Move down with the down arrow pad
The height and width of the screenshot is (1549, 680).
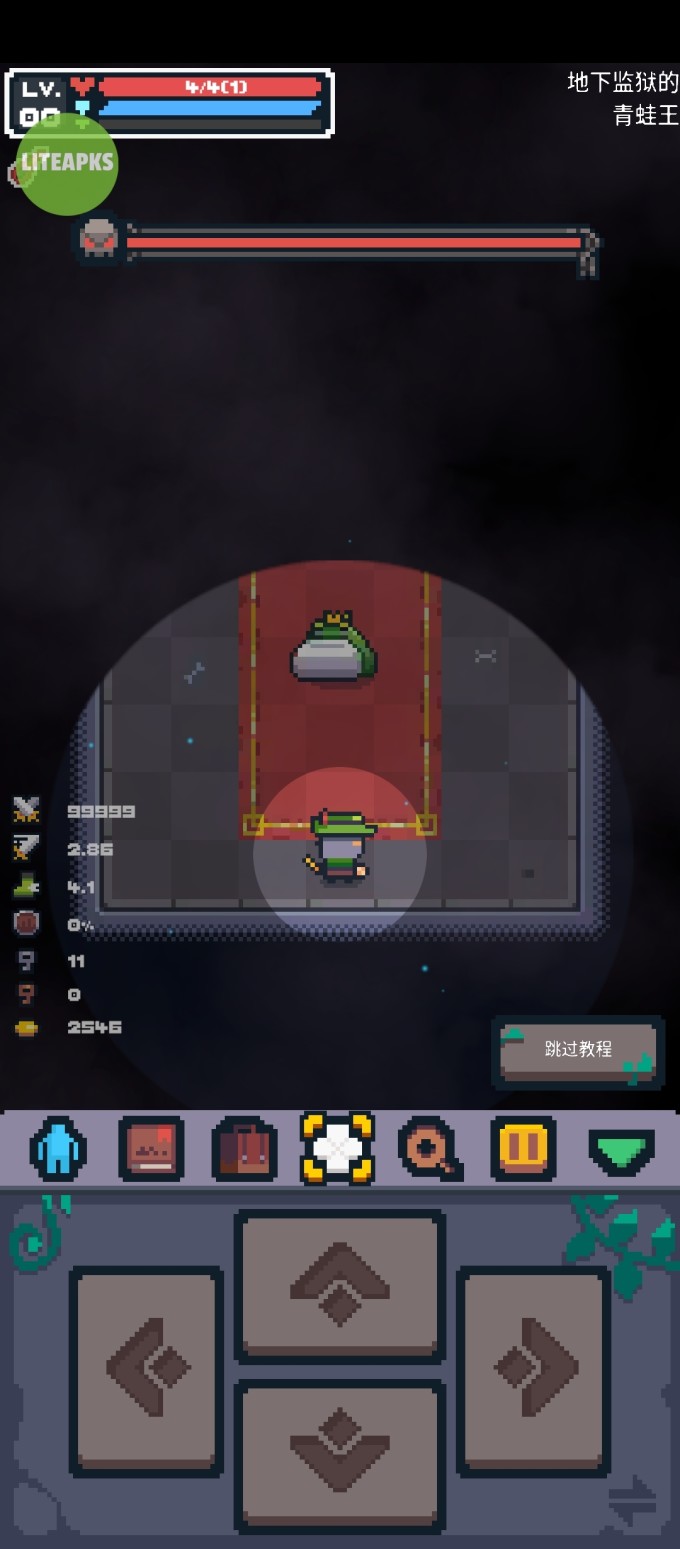[340, 1455]
